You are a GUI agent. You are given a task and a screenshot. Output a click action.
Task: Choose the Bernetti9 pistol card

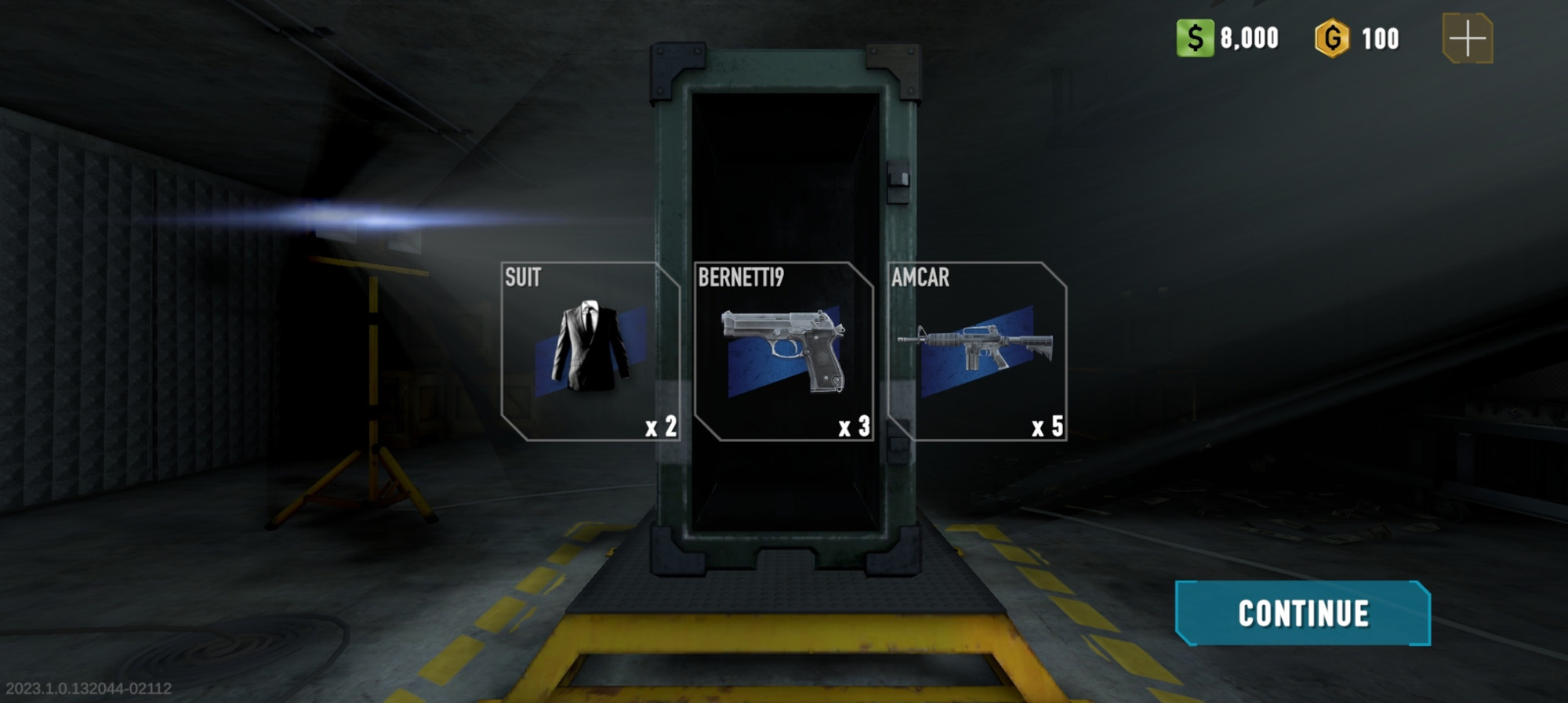783,351
